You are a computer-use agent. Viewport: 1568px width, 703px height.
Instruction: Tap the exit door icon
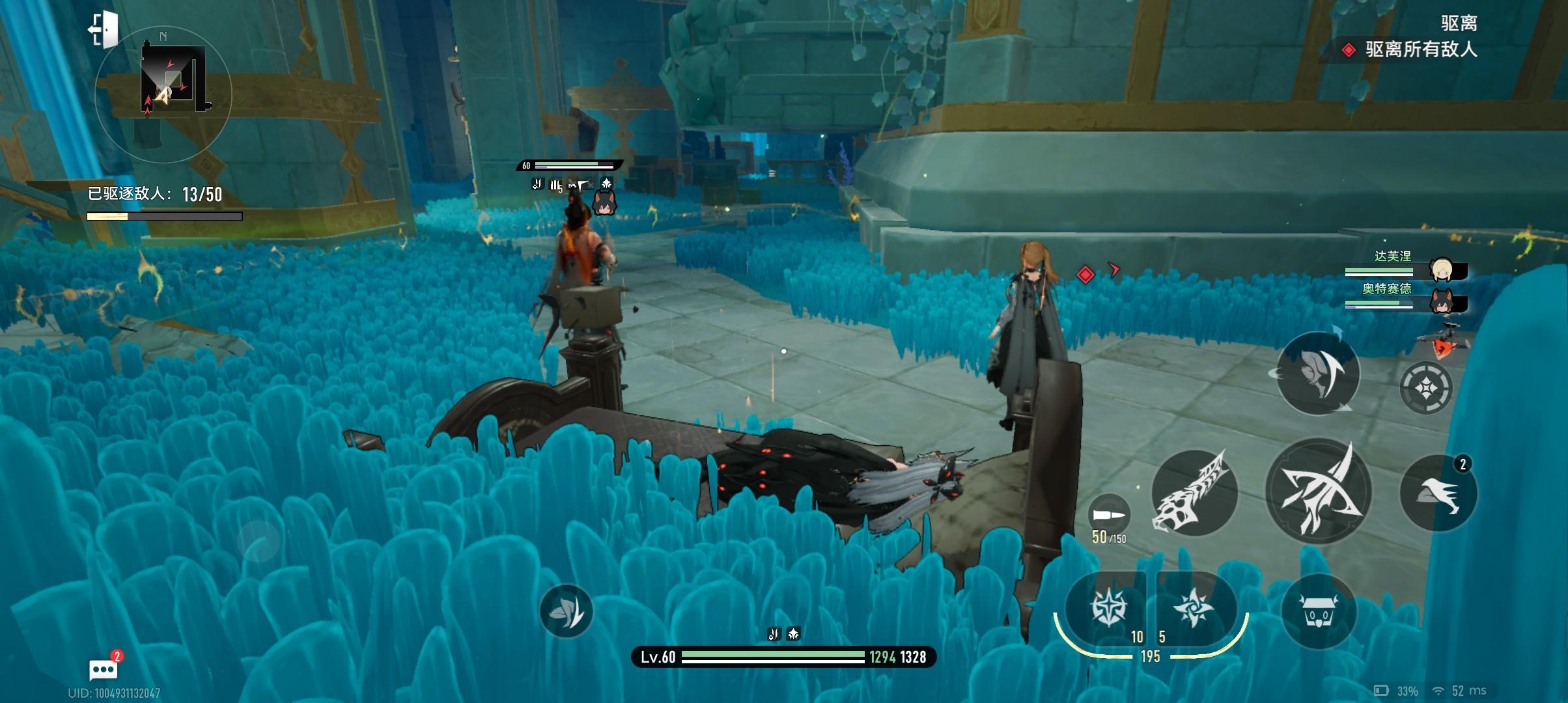click(104, 29)
